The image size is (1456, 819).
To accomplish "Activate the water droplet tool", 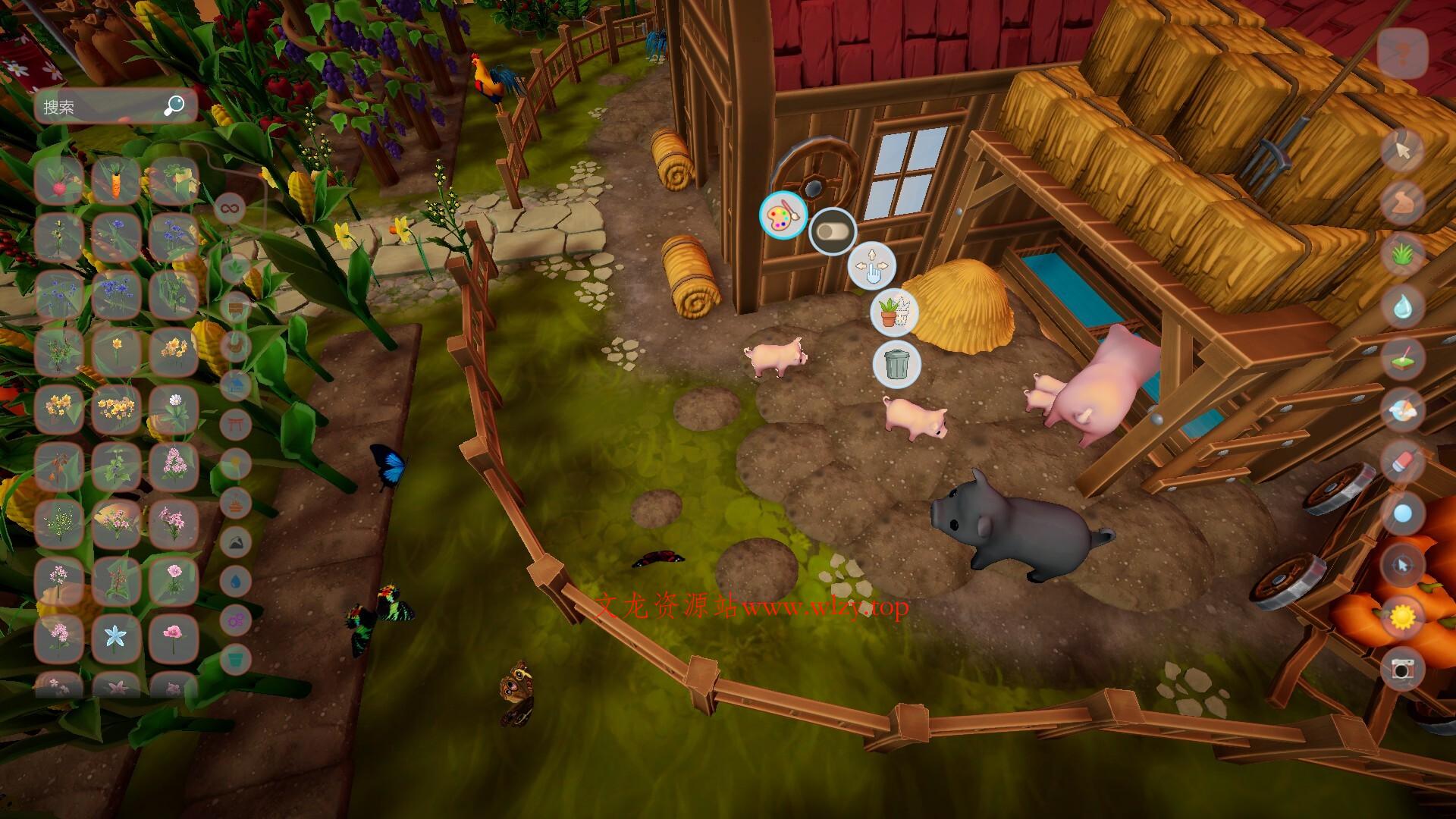I will click(1402, 306).
